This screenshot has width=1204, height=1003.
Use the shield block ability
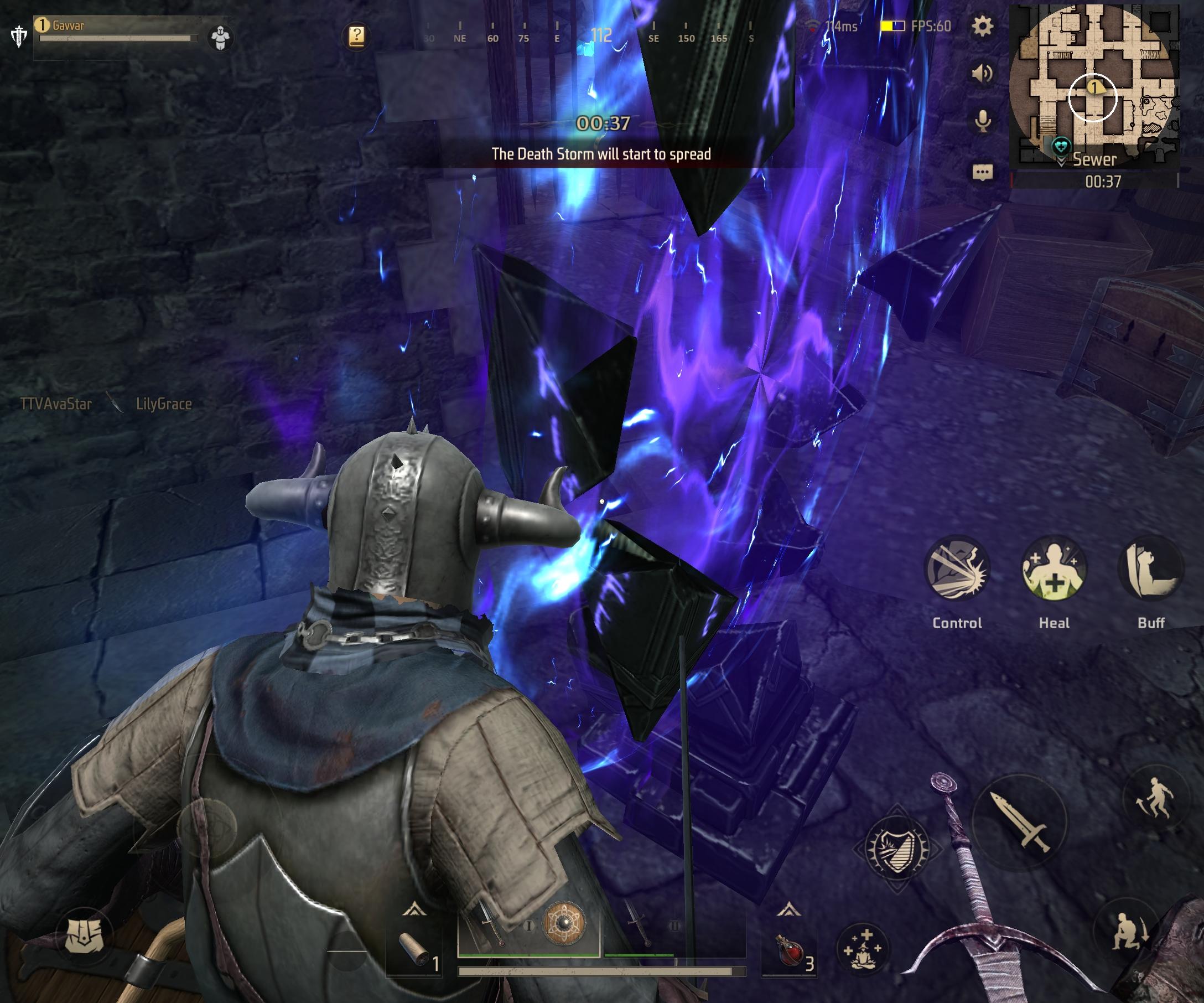[x=897, y=849]
